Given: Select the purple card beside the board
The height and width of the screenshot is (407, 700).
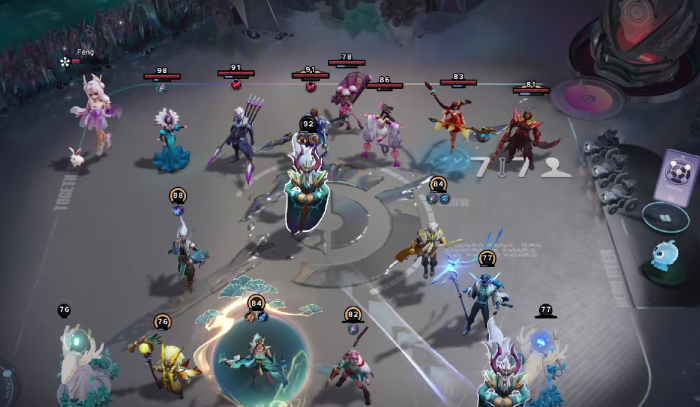Looking at the screenshot, I should (676, 176).
